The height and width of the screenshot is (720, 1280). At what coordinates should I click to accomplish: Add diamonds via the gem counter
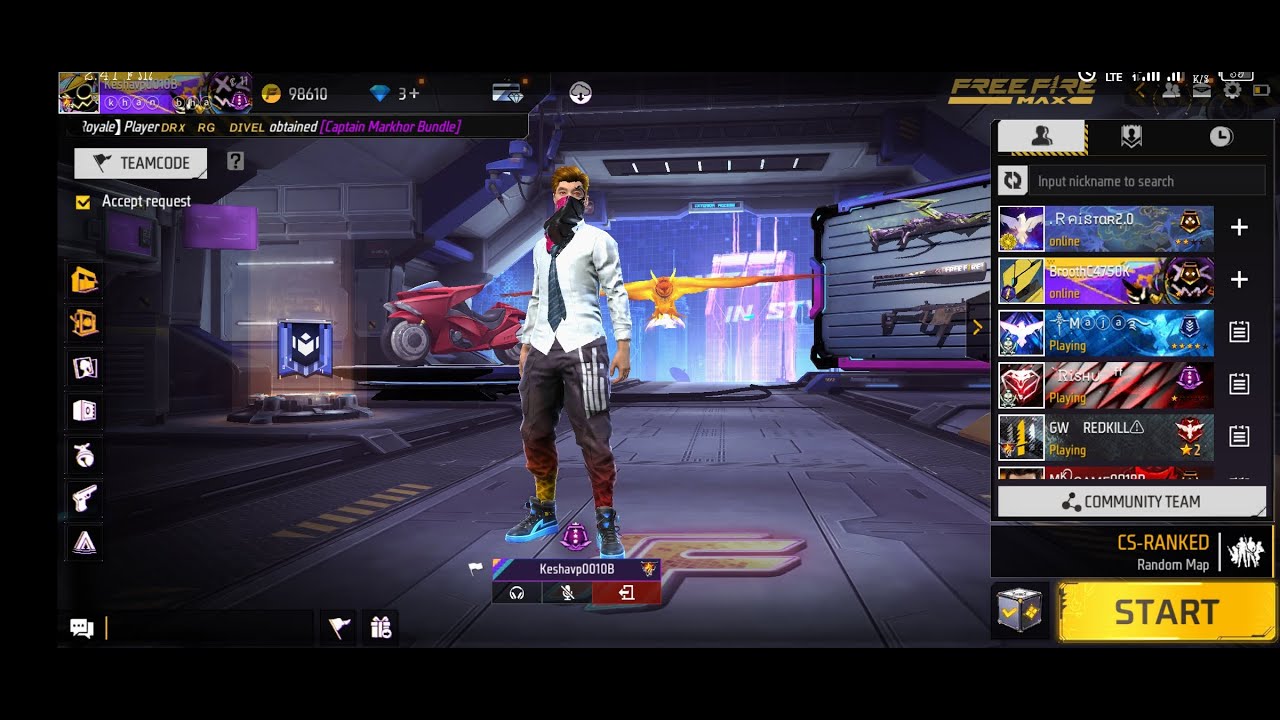tap(395, 94)
